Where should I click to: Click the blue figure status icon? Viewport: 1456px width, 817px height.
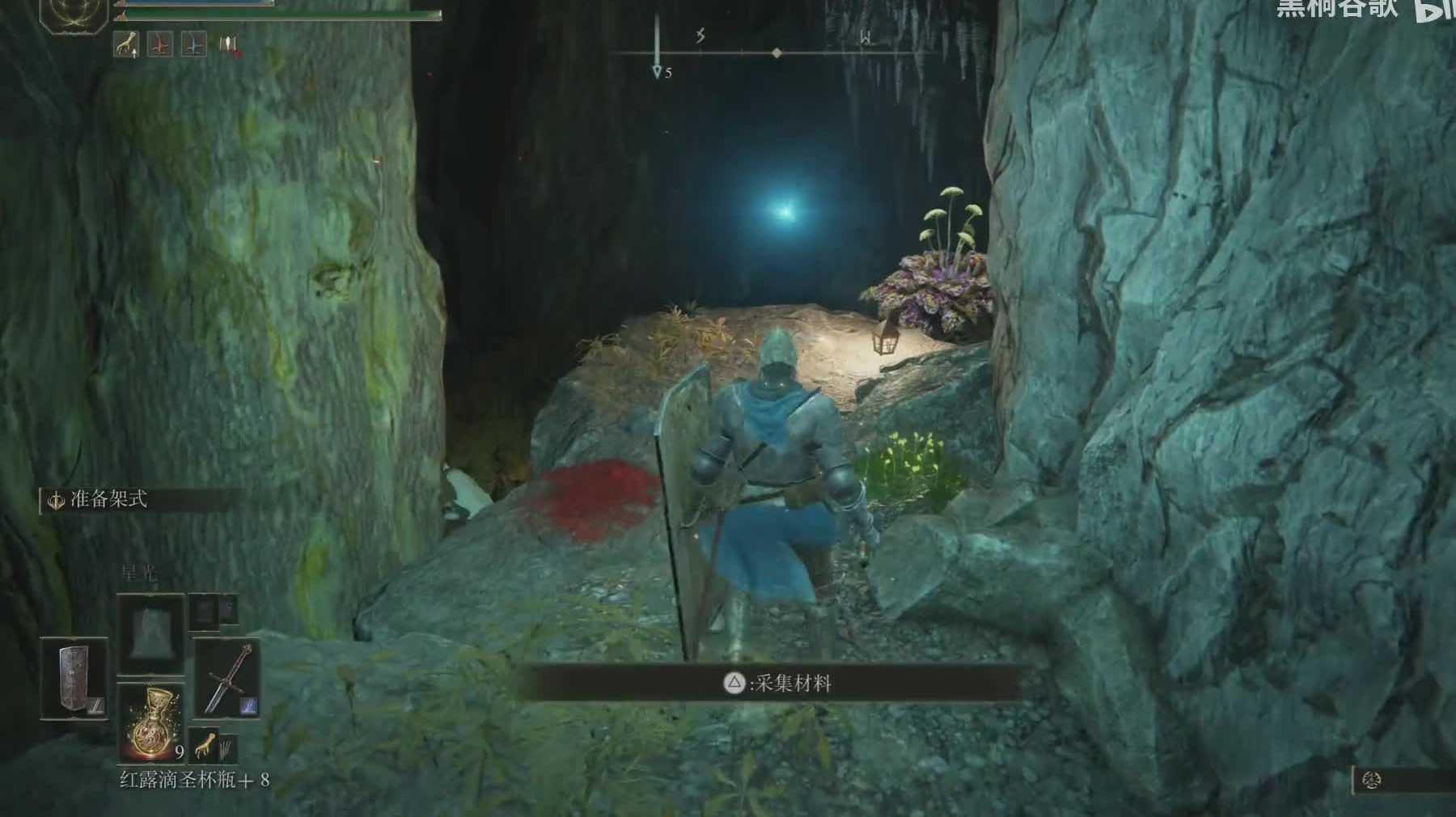pos(193,44)
